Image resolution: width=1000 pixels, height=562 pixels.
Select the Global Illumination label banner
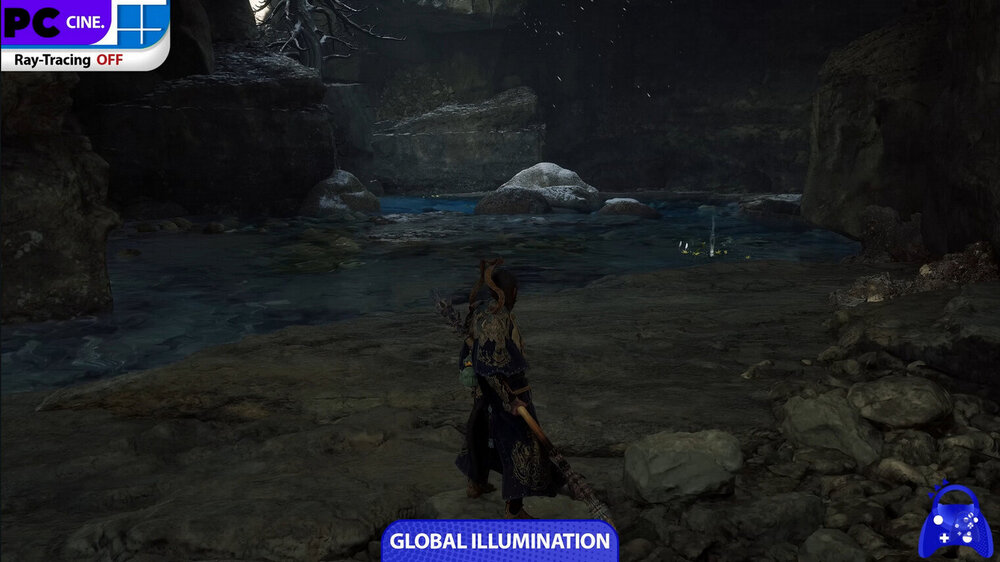pos(500,541)
